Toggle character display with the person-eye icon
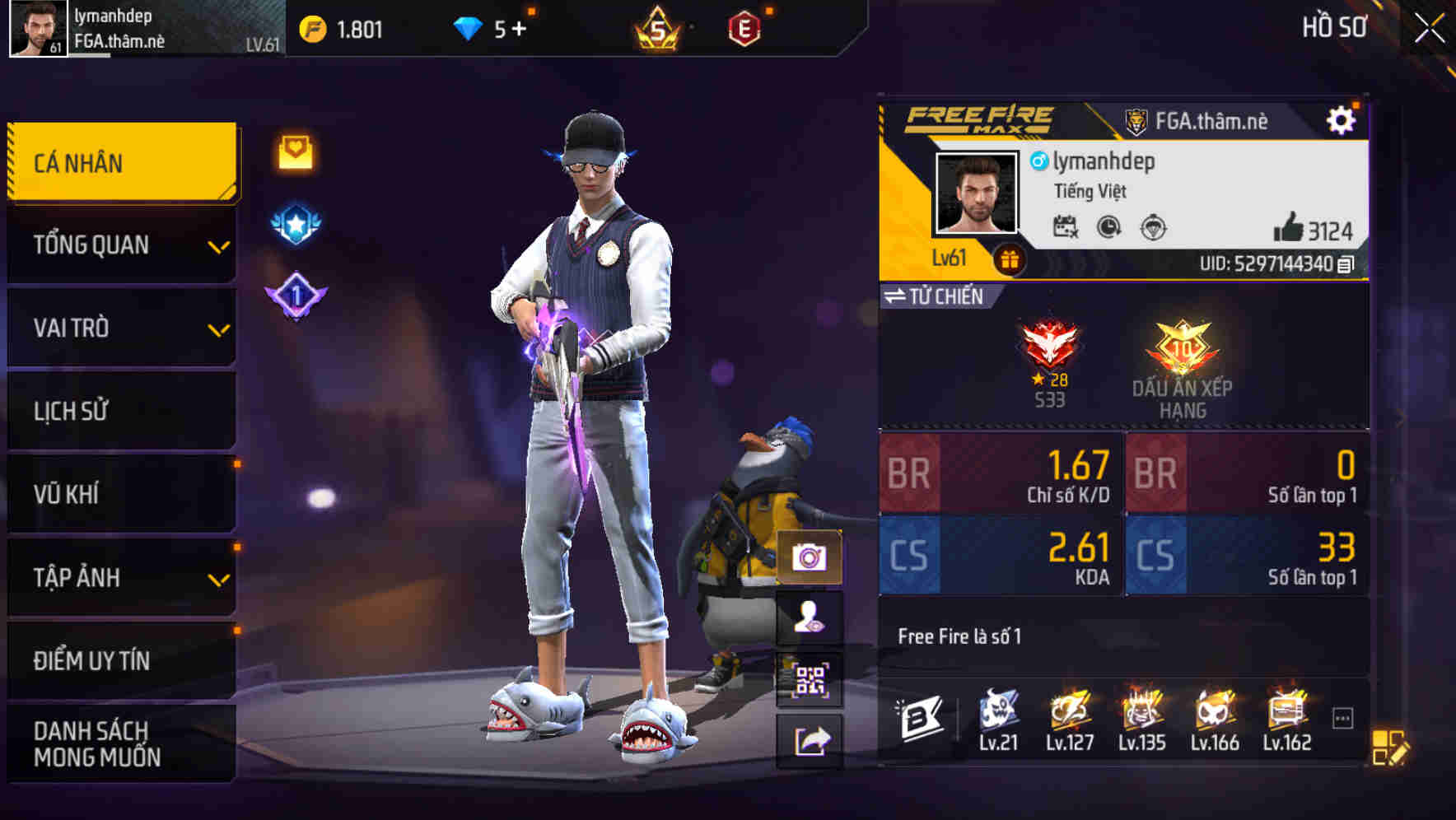This screenshot has width=1456, height=820. (x=810, y=617)
